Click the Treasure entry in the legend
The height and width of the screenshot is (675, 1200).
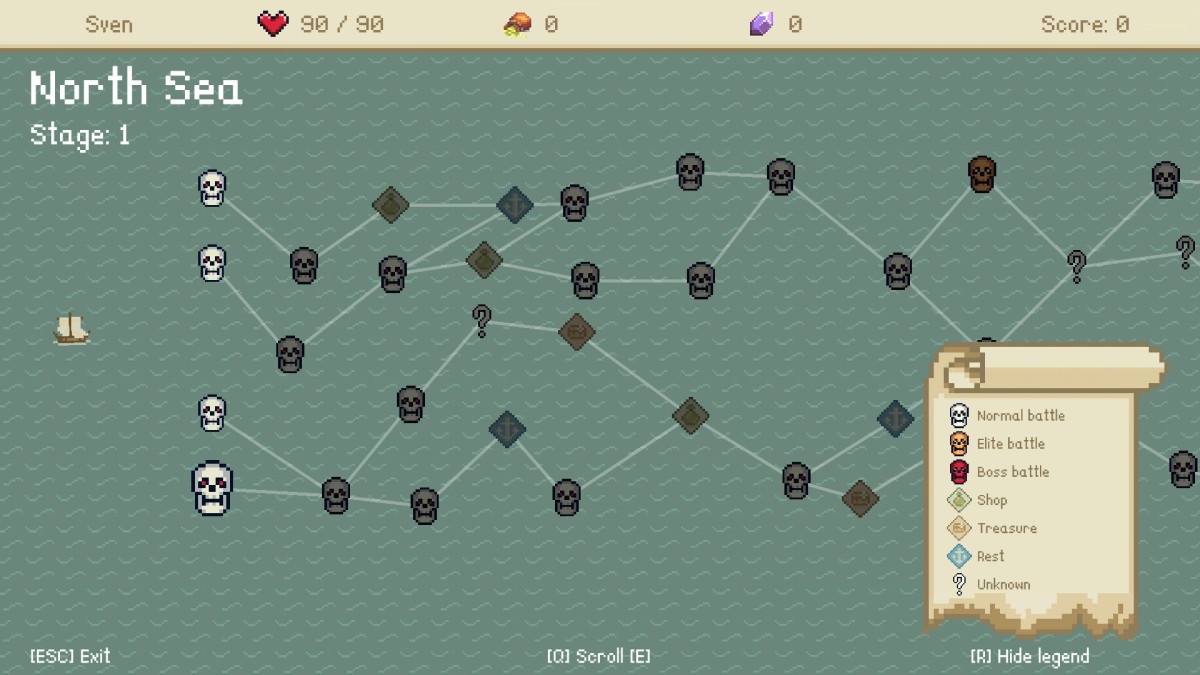click(993, 528)
